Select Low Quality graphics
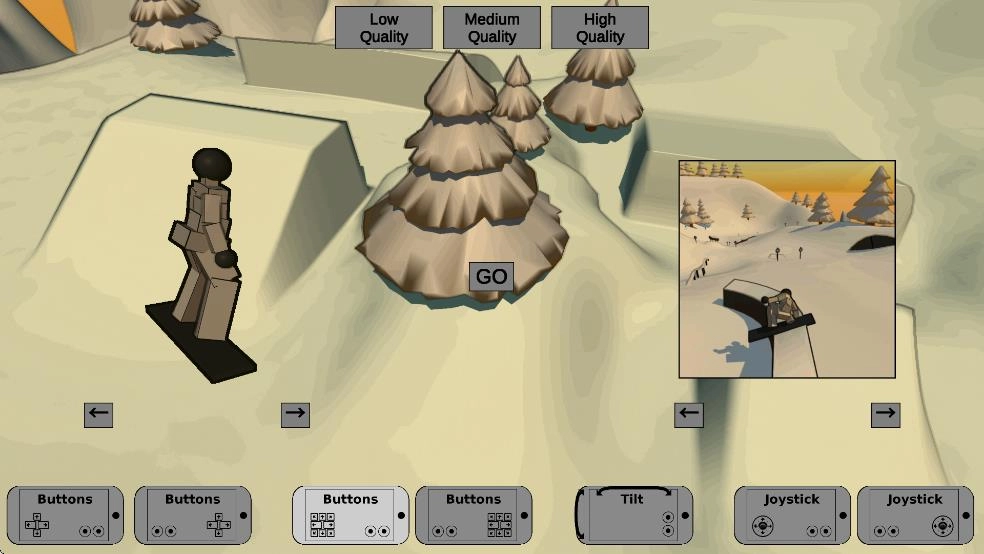Screen dimensions: 984x554 coord(384,28)
